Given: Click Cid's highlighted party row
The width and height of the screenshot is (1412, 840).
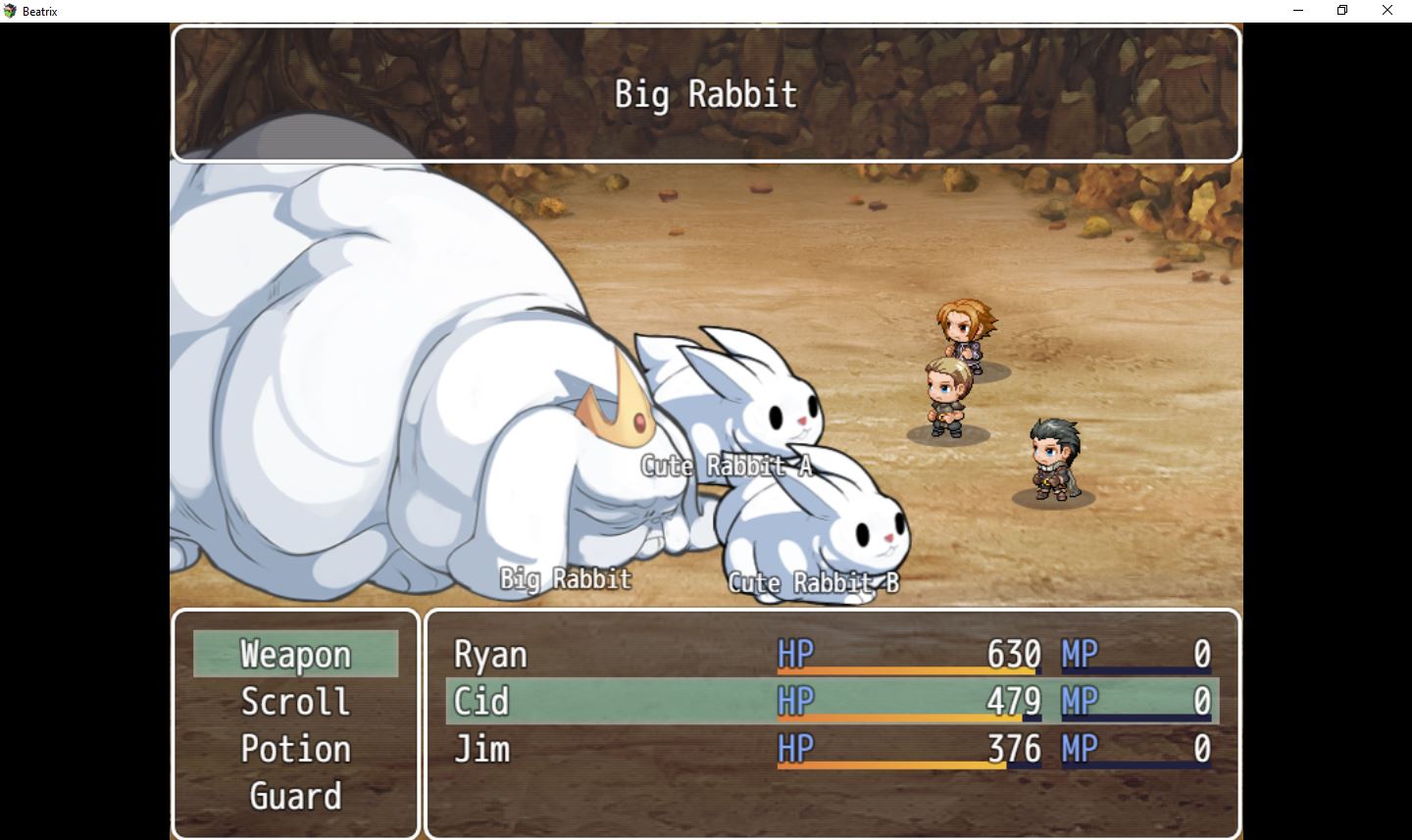Looking at the screenshot, I should pos(832,702).
